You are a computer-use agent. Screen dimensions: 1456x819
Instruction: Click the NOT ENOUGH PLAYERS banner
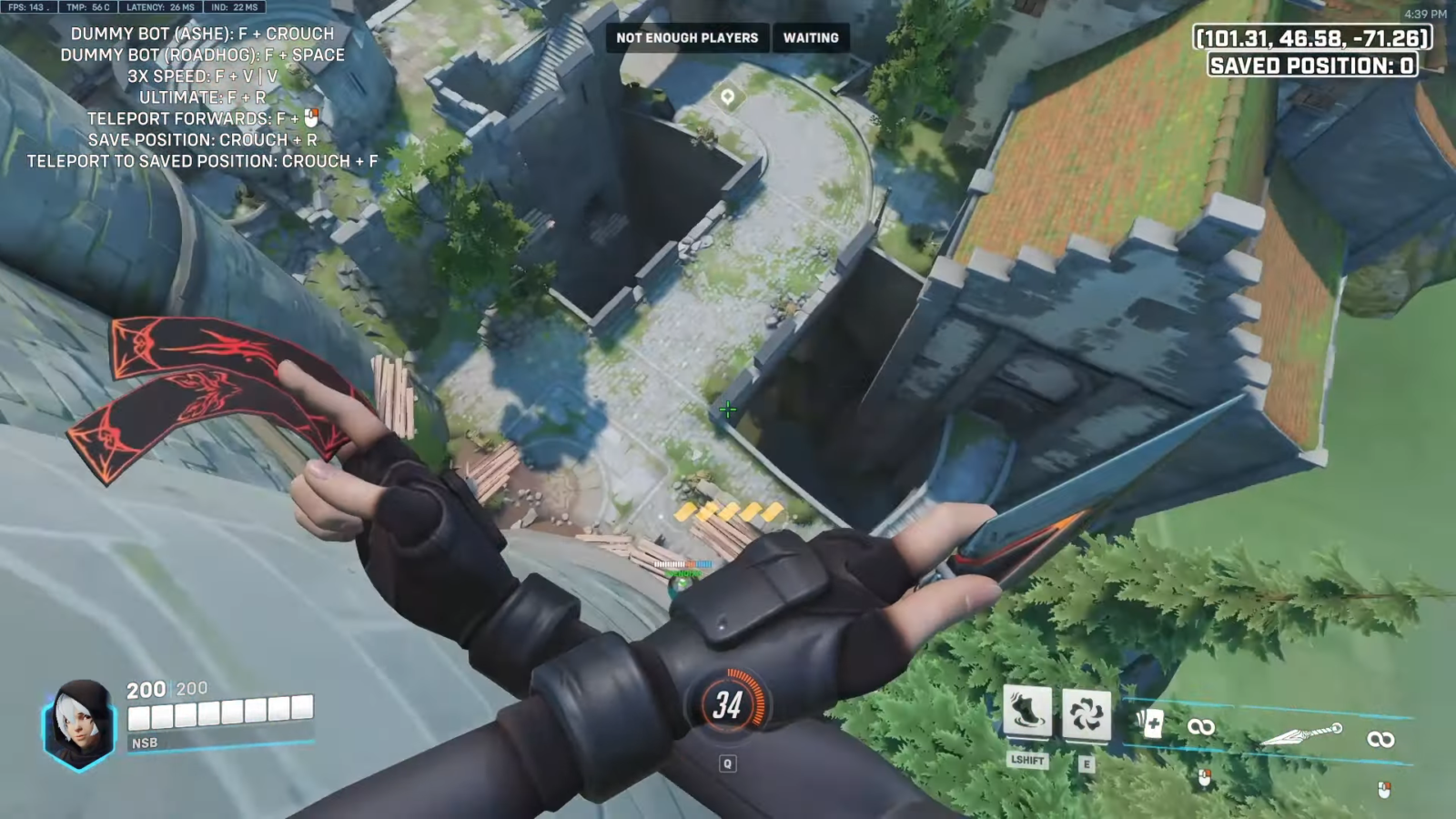point(687,38)
